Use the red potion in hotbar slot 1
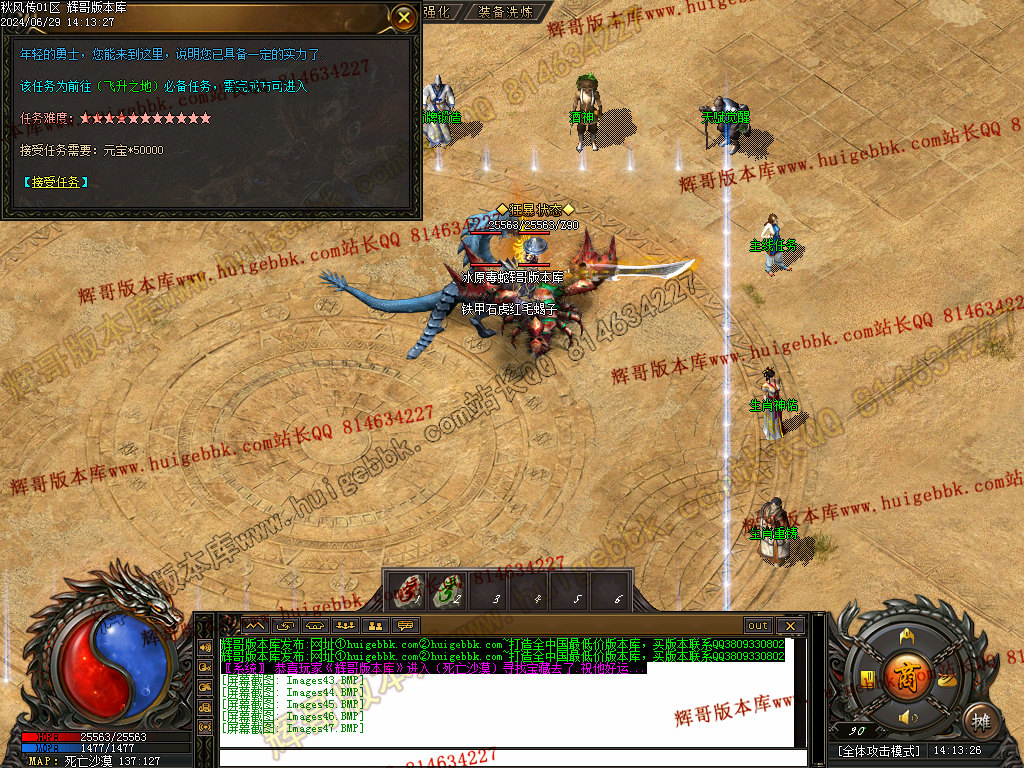The height and width of the screenshot is (768, 1024). coord(407,591)
